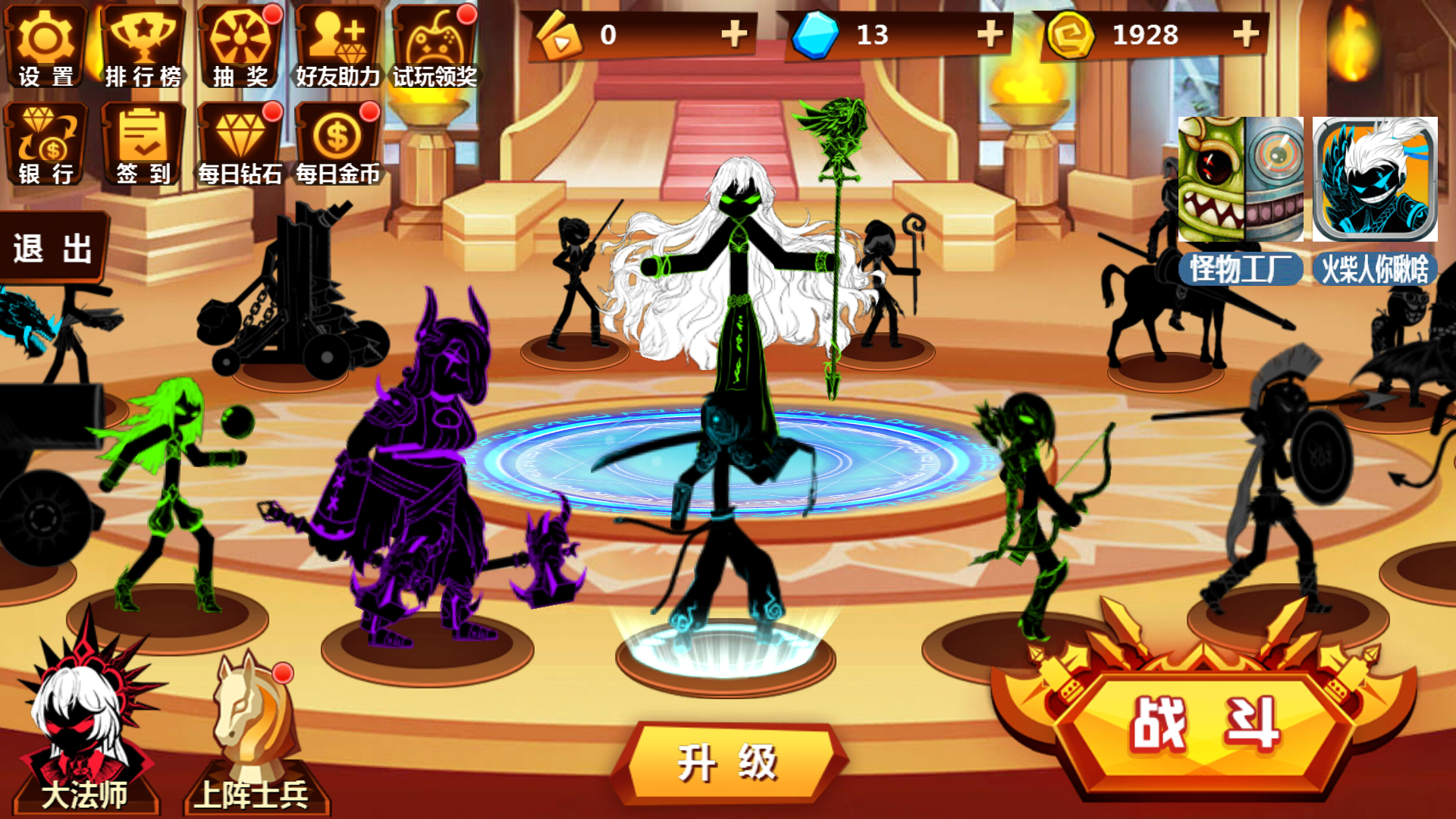Open the 好友助力 friend assist icon
The image size is (1456, 819).
pyautogui.click(x=337, y=47)
